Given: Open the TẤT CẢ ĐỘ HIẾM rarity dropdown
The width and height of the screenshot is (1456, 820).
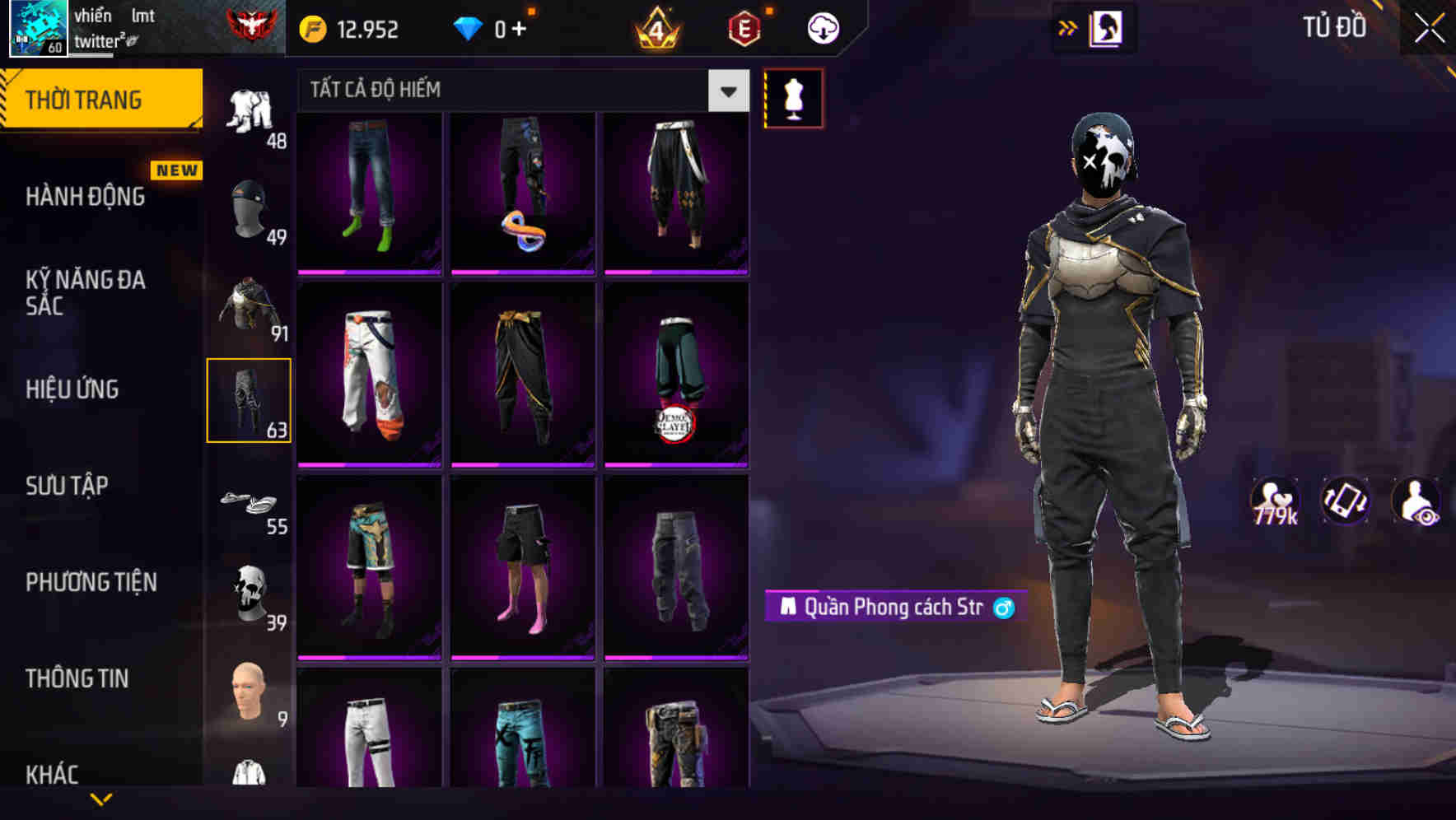Looking at the screenshot, I should point(726,91).
